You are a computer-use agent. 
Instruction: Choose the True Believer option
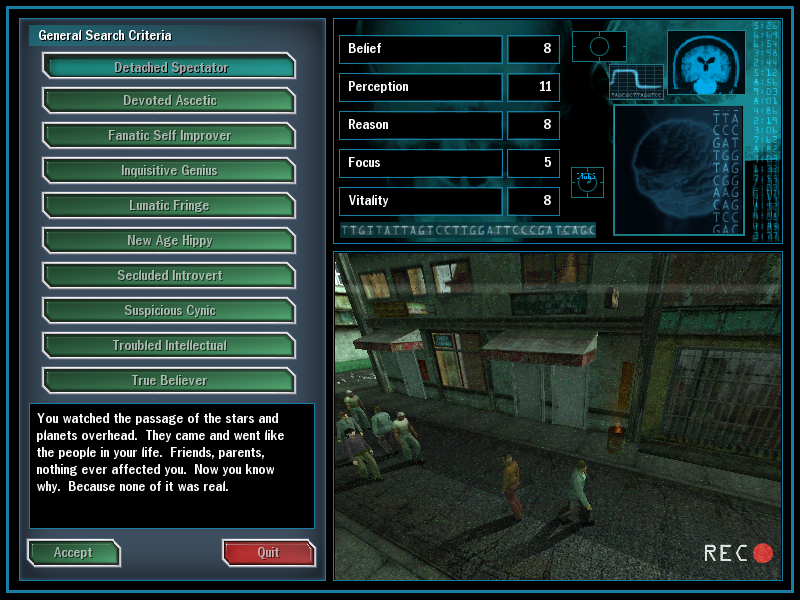(x=170, y=381)
